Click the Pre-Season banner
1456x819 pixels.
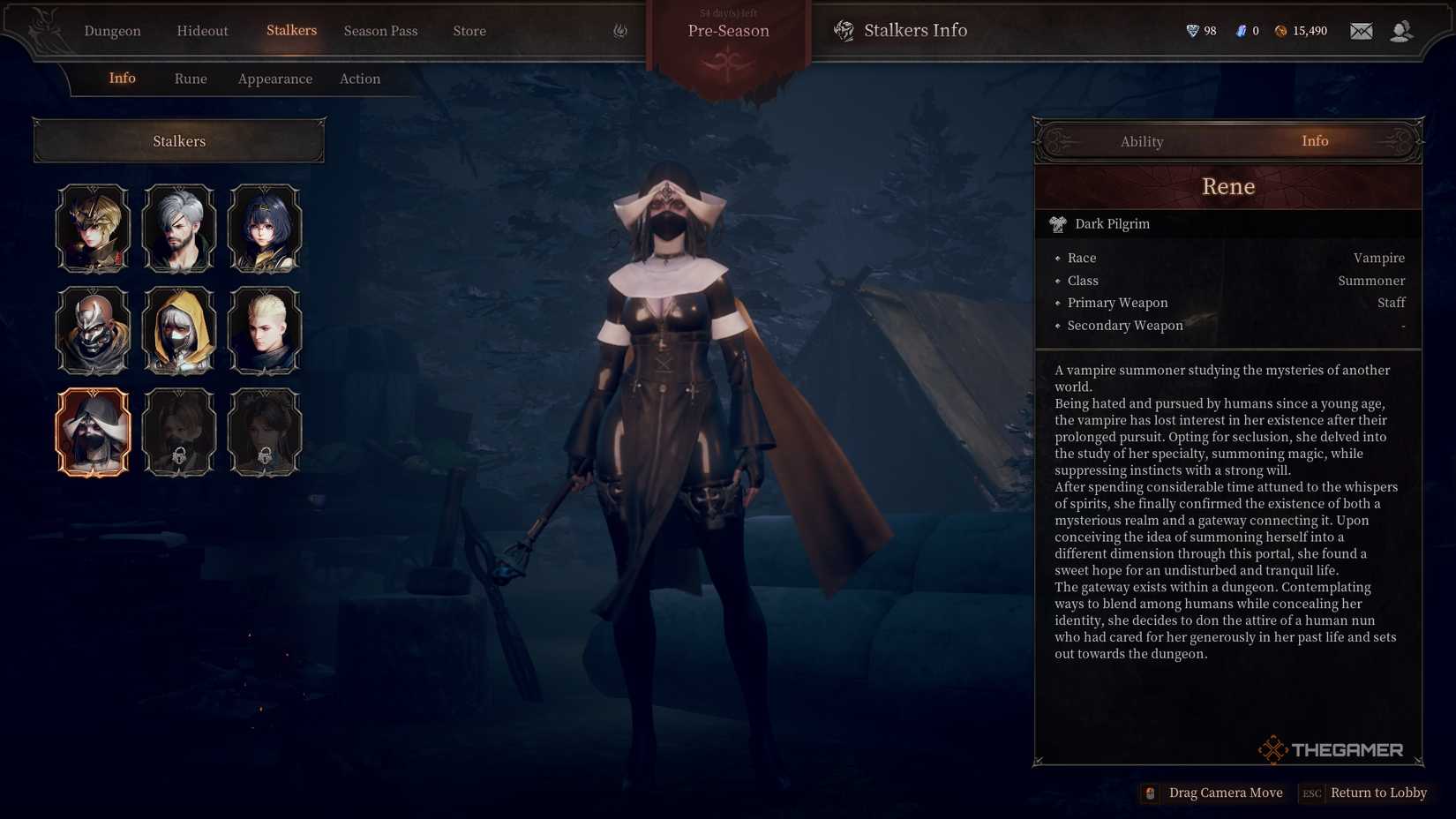731,31
